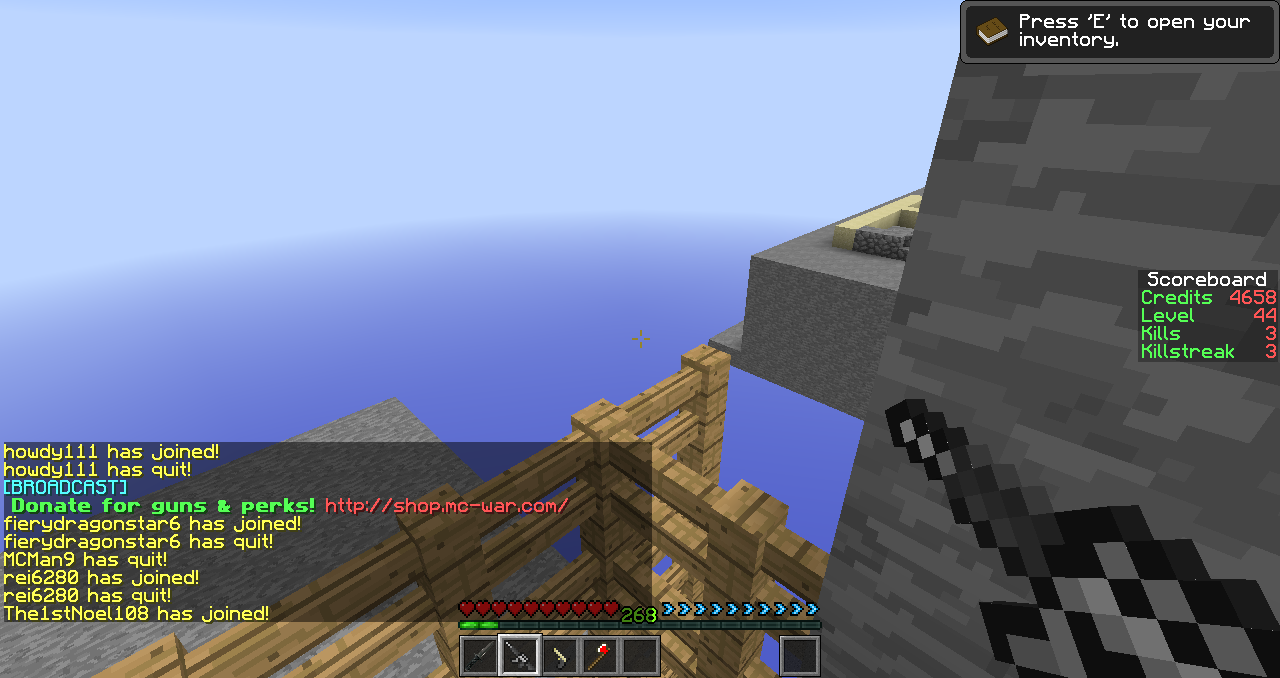
Task: Select the red tomahawk axe slot
Action: [600, 656]
